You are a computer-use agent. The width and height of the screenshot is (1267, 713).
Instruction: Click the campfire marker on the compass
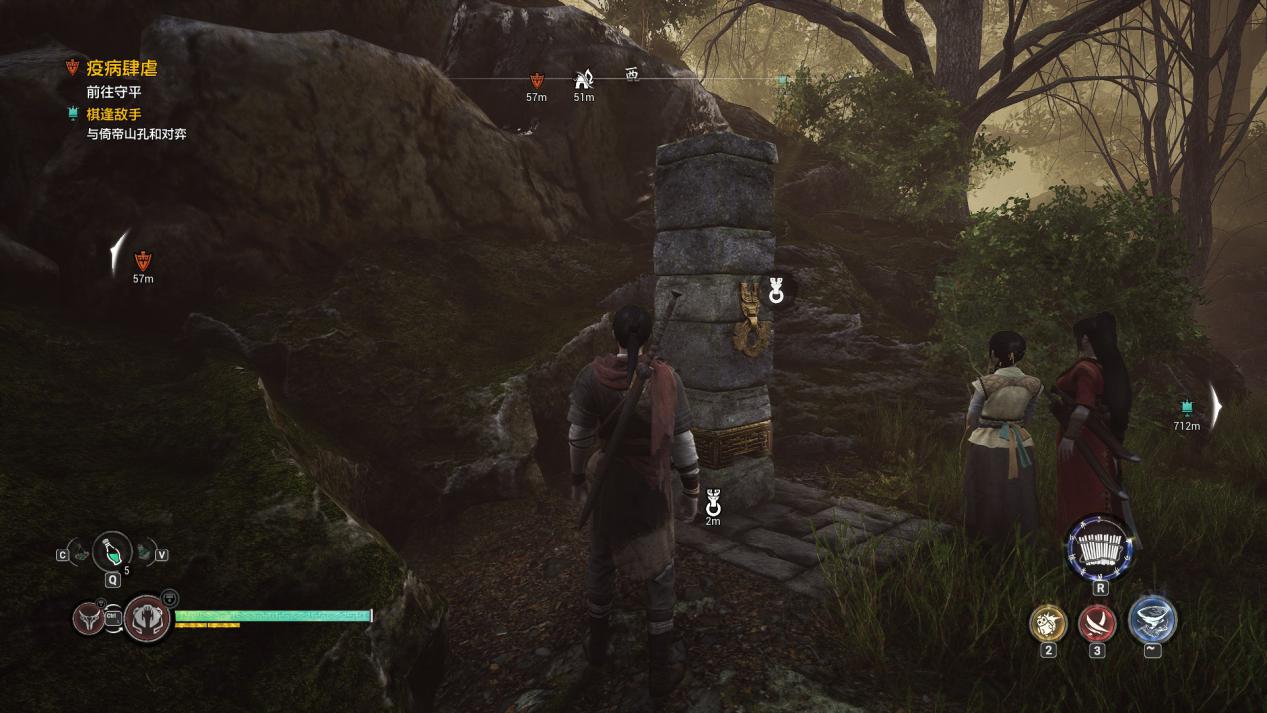(583, 80)
